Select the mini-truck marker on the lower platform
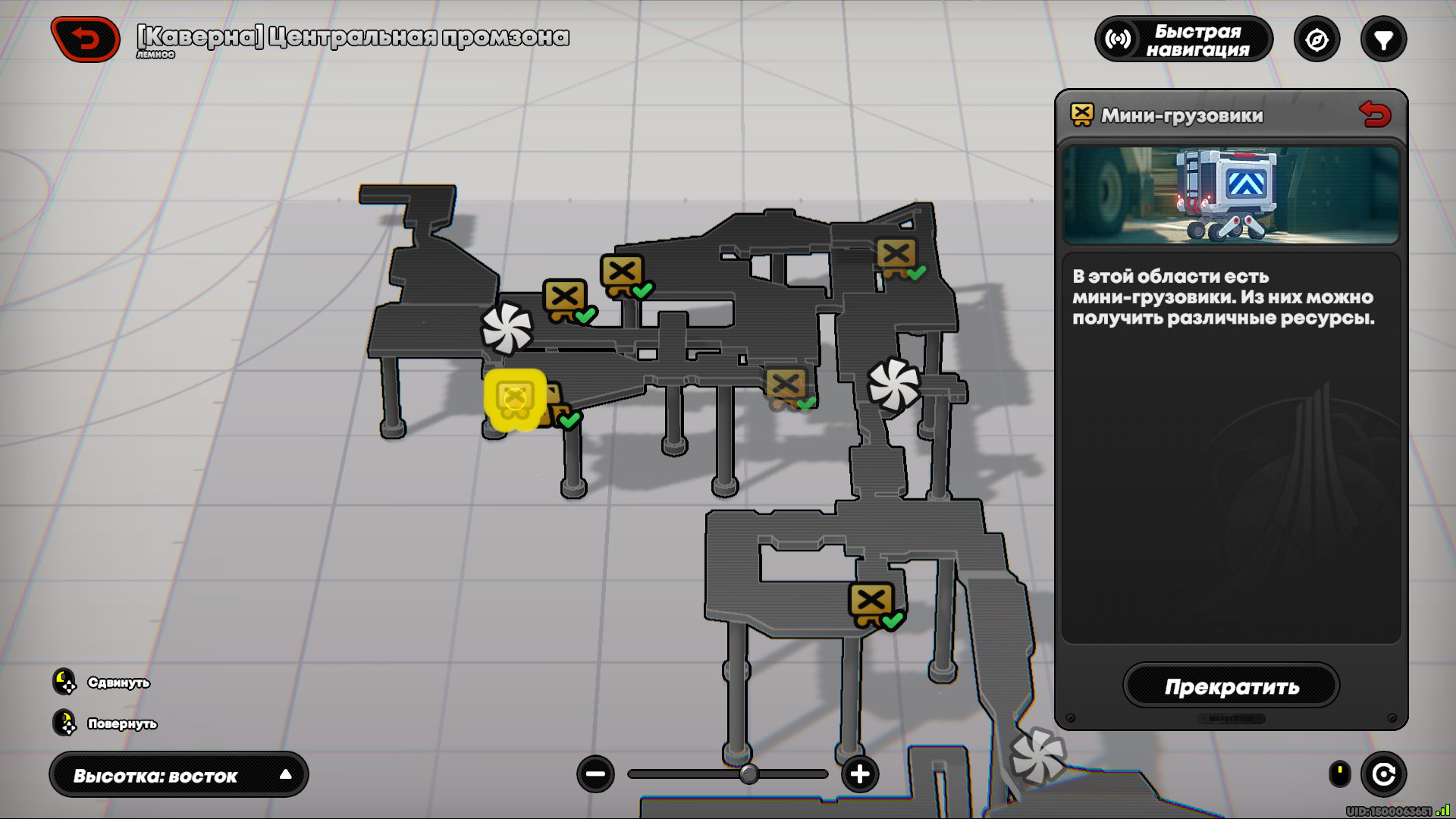The height and width of the screenshot is (819, 1456). click(872, 603)
